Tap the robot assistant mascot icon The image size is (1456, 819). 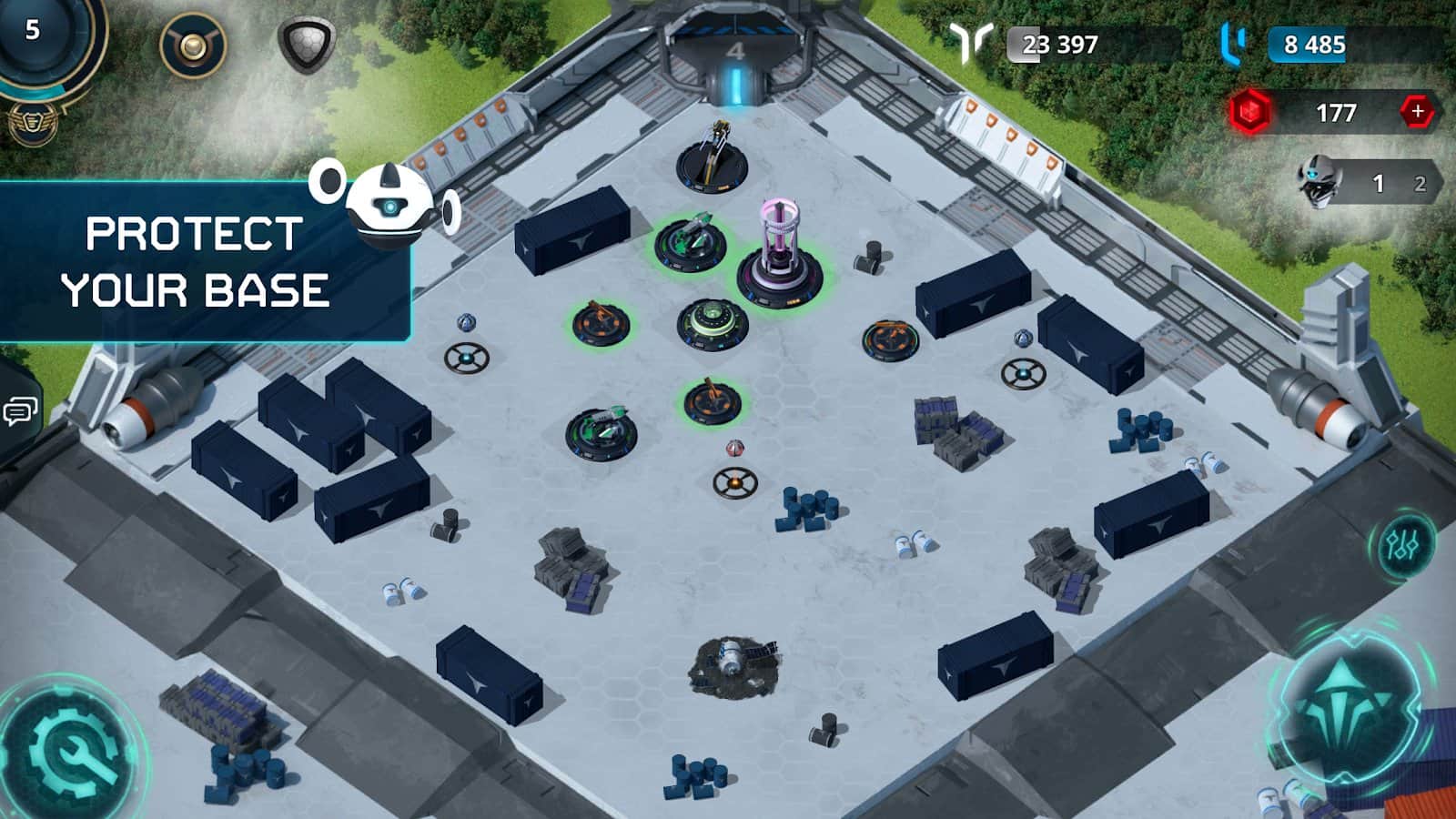[389, 206]
